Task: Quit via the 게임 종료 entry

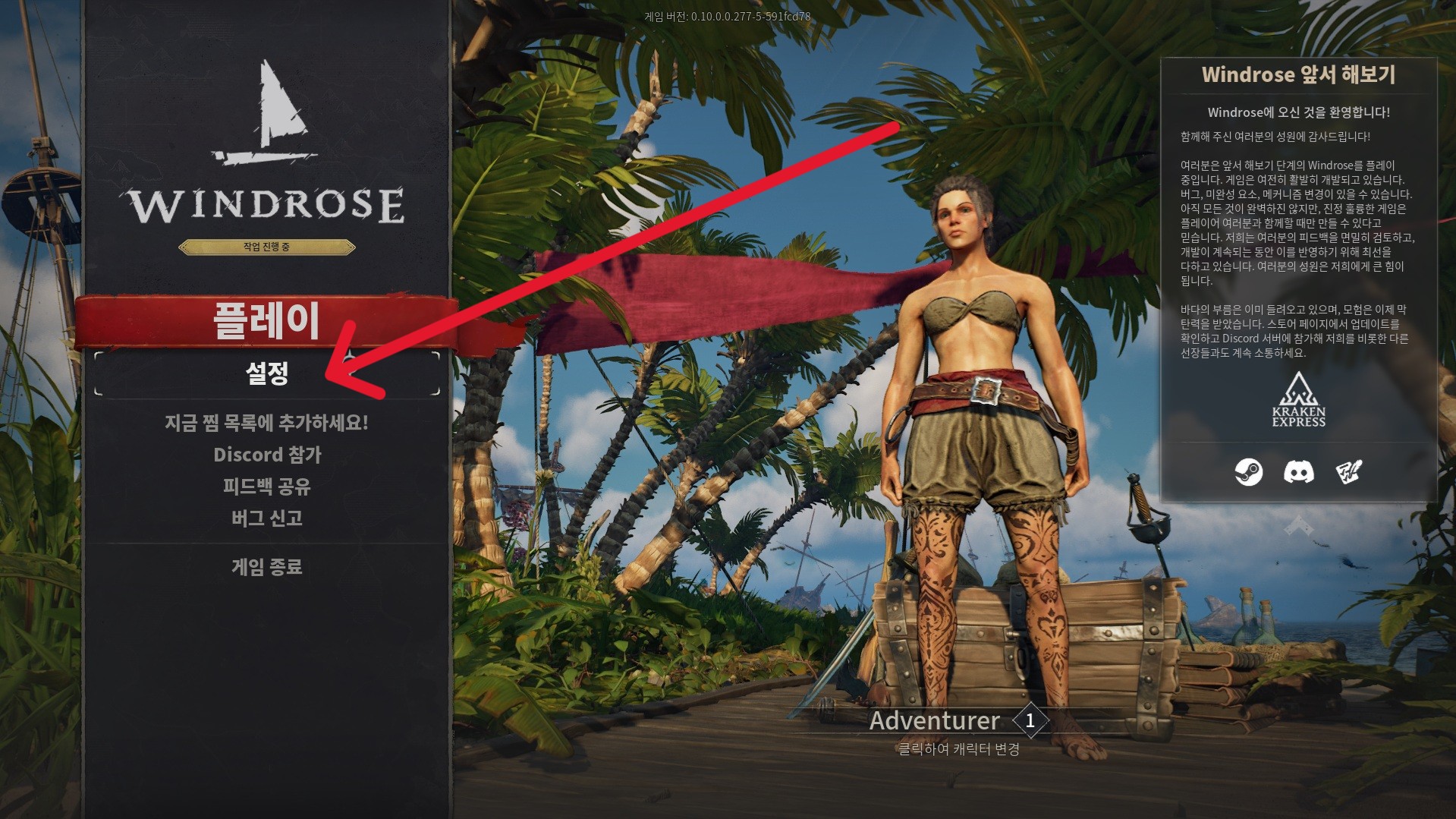Action: click(x=266, y=567)
